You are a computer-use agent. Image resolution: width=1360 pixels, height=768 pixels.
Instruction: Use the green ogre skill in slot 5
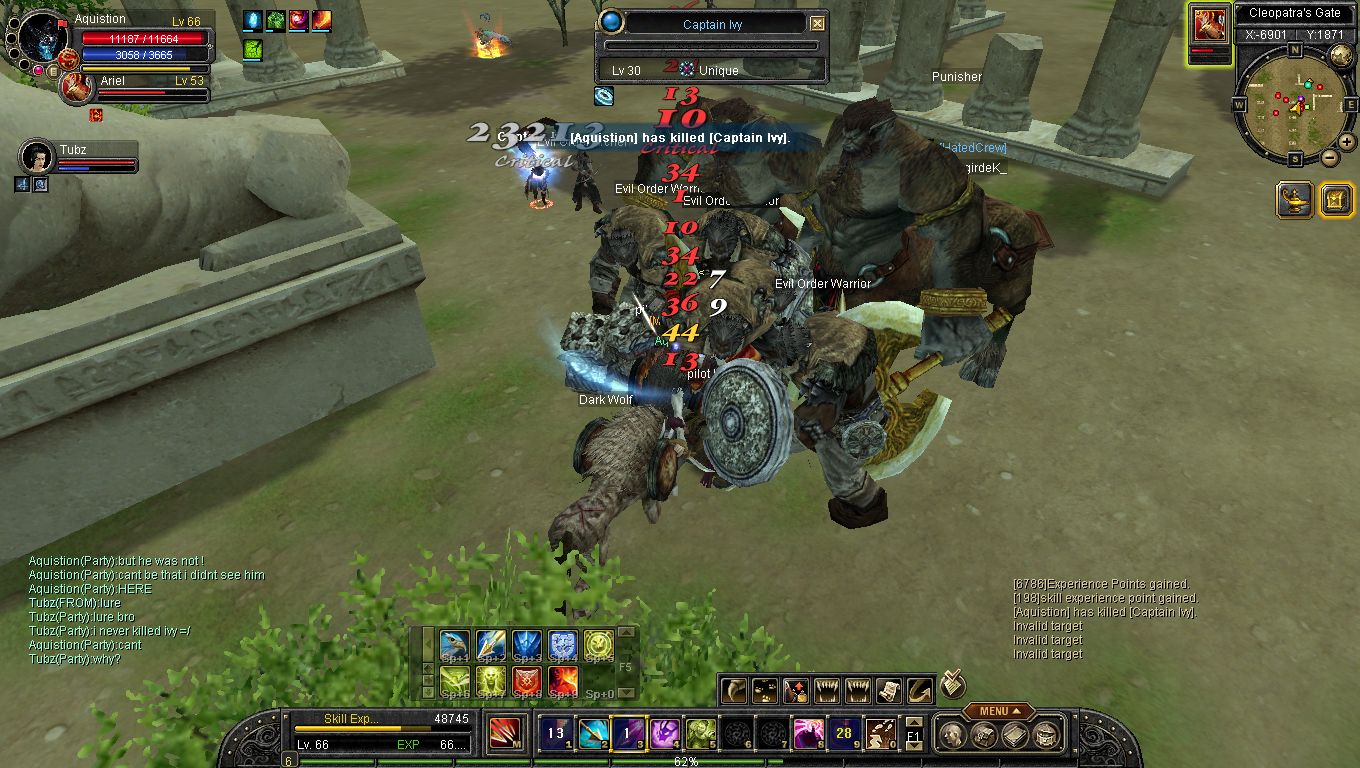[699, 734]
